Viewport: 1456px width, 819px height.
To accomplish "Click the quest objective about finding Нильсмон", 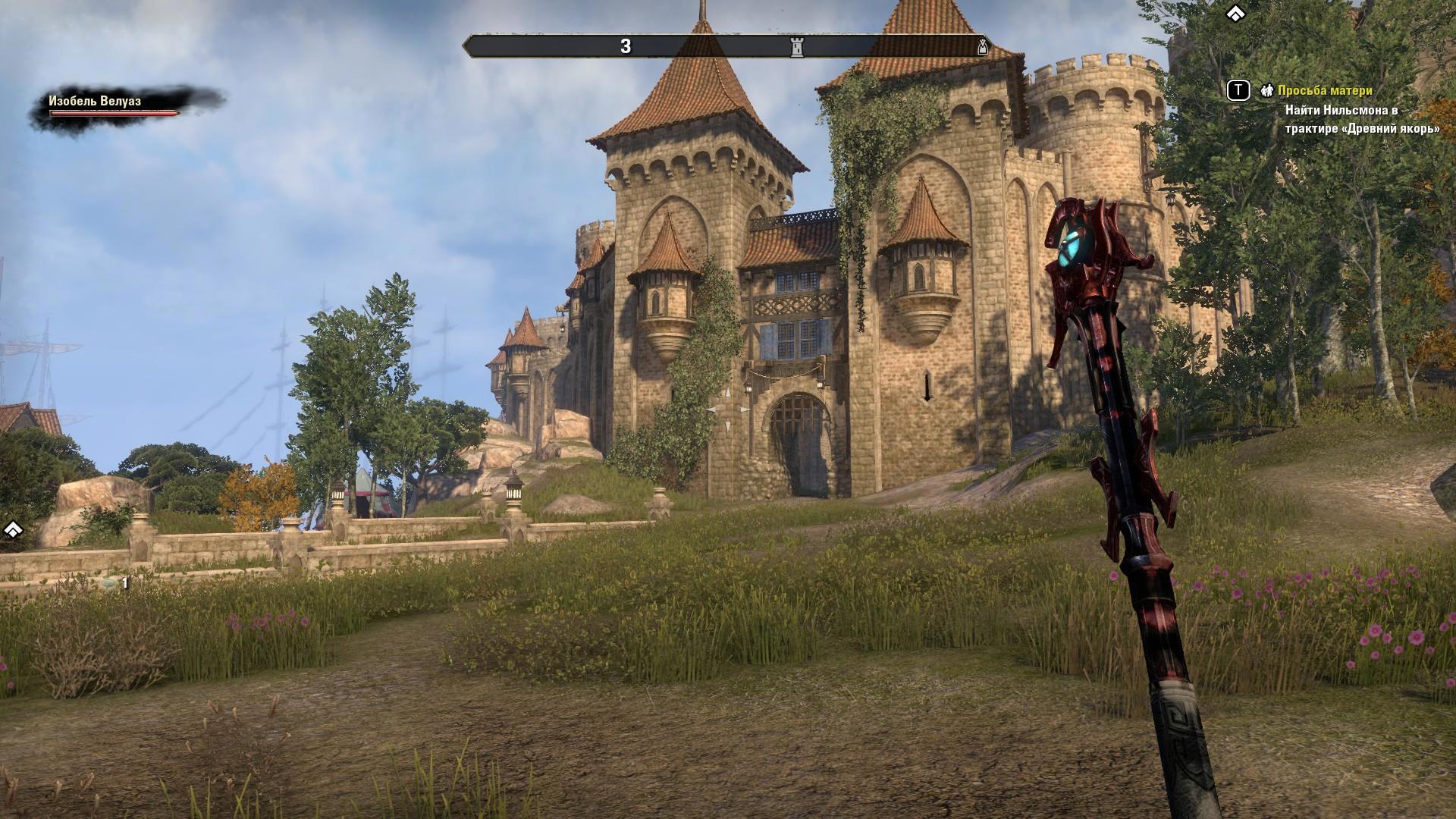I will tap(1362, 119).
